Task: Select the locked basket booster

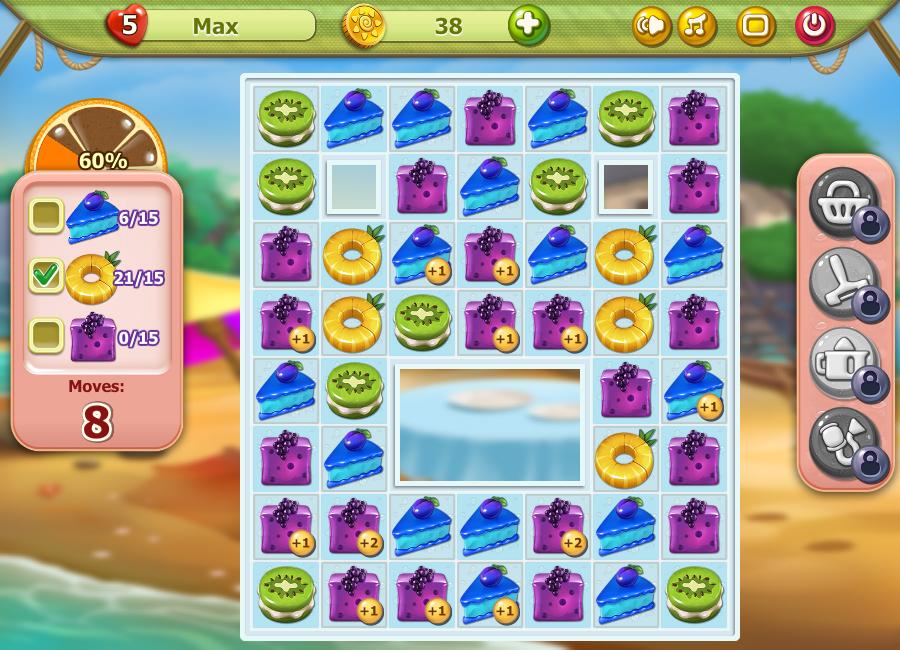Action: pyautogui.click(x=845, y=202)
